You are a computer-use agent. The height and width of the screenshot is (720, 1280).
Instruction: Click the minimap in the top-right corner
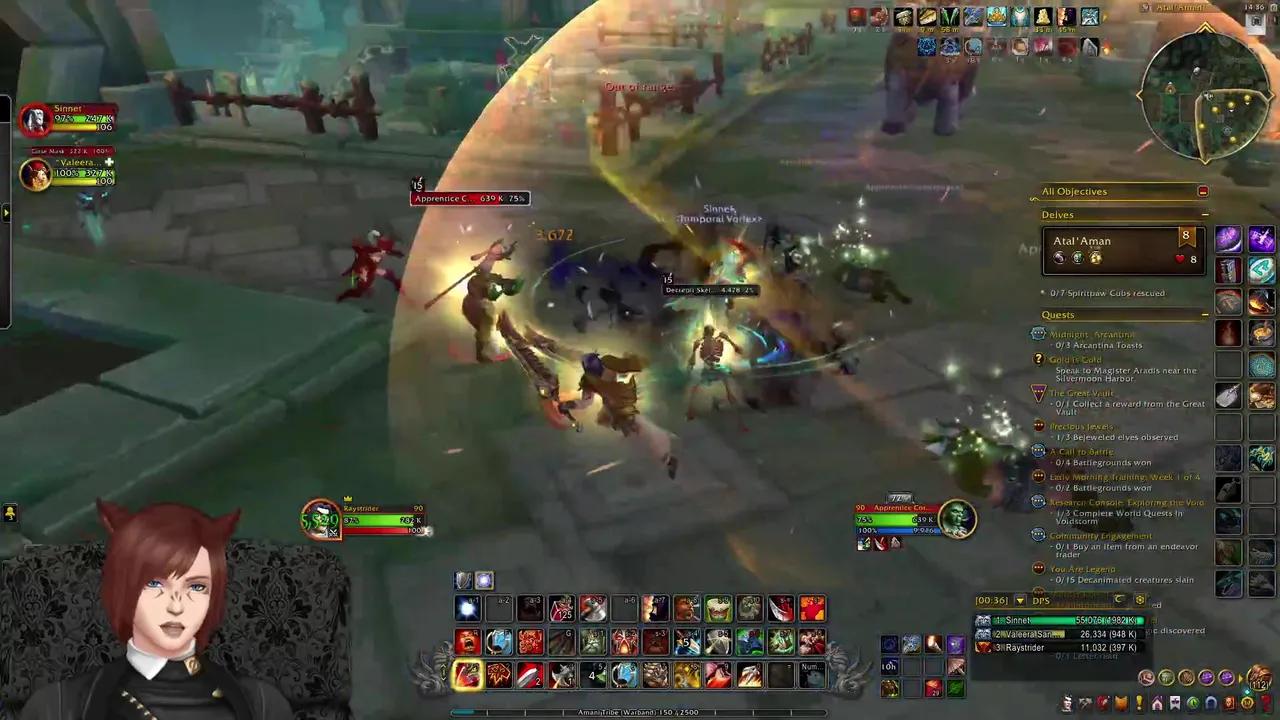point(1205,95)
